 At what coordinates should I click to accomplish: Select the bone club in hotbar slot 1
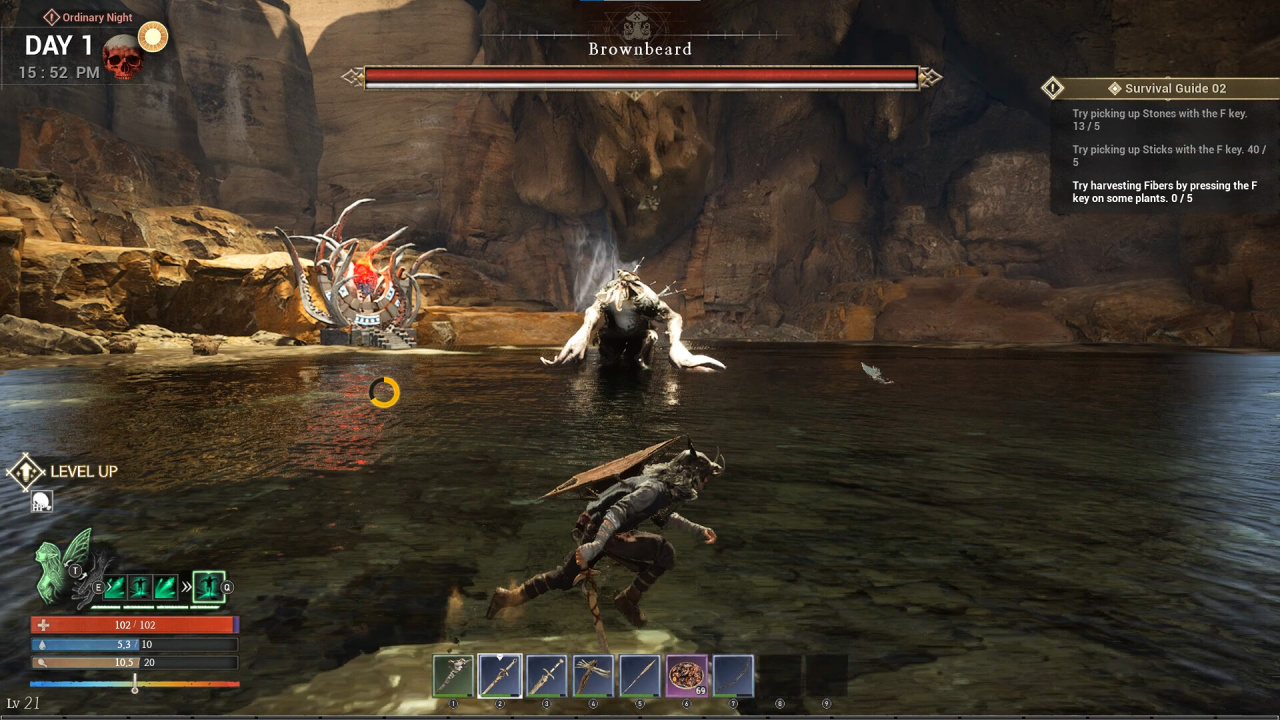tap(453, 676)
